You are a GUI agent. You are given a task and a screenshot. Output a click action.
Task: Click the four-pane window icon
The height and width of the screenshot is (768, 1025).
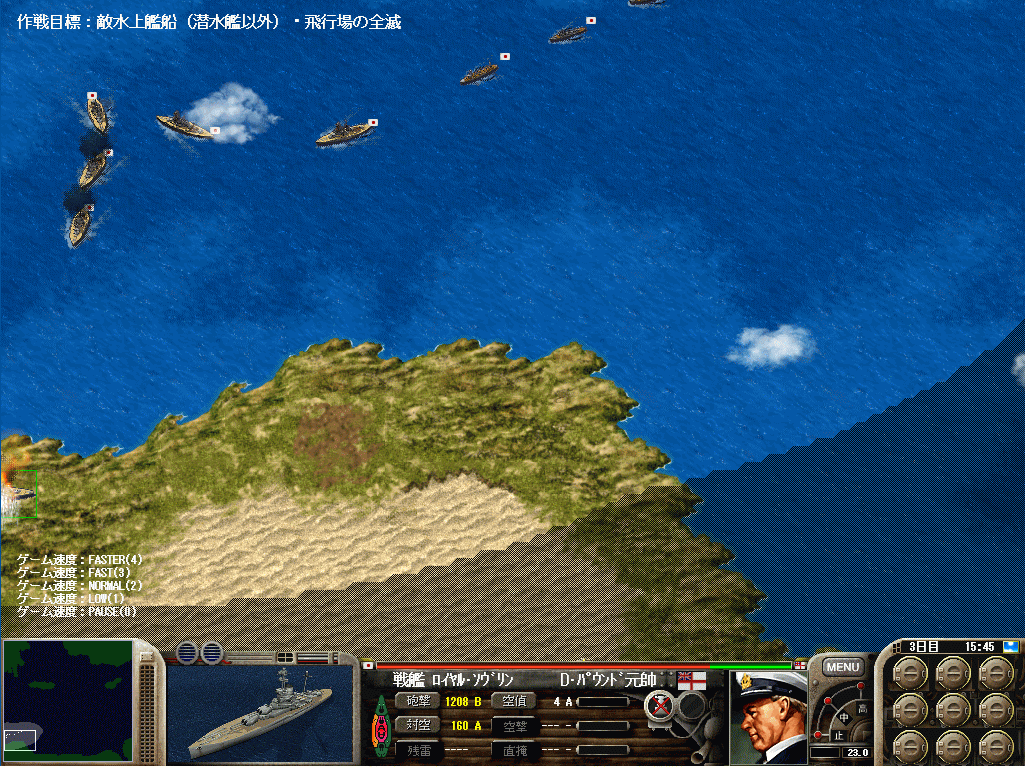coord(285,656)
